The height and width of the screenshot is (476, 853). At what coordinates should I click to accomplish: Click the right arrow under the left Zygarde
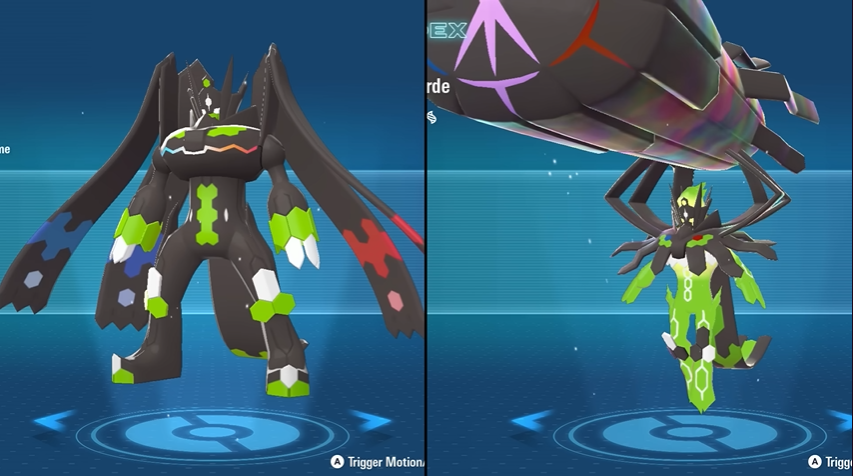click(371, 421)
